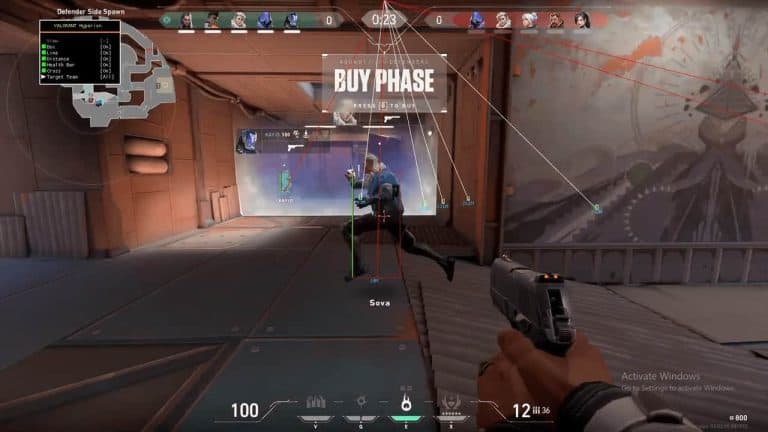Click the ultimate ability icon with laurel
The height and width of the screenshot is (432, 768).
tap(450, 403)
